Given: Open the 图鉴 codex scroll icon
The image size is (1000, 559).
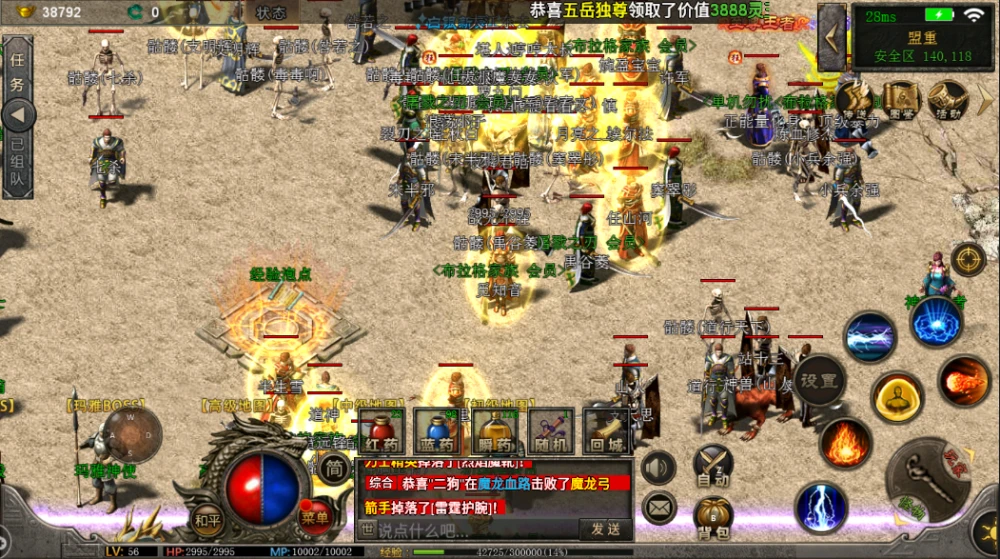Looking at the screenshot, I should click(x=901, y=98).
